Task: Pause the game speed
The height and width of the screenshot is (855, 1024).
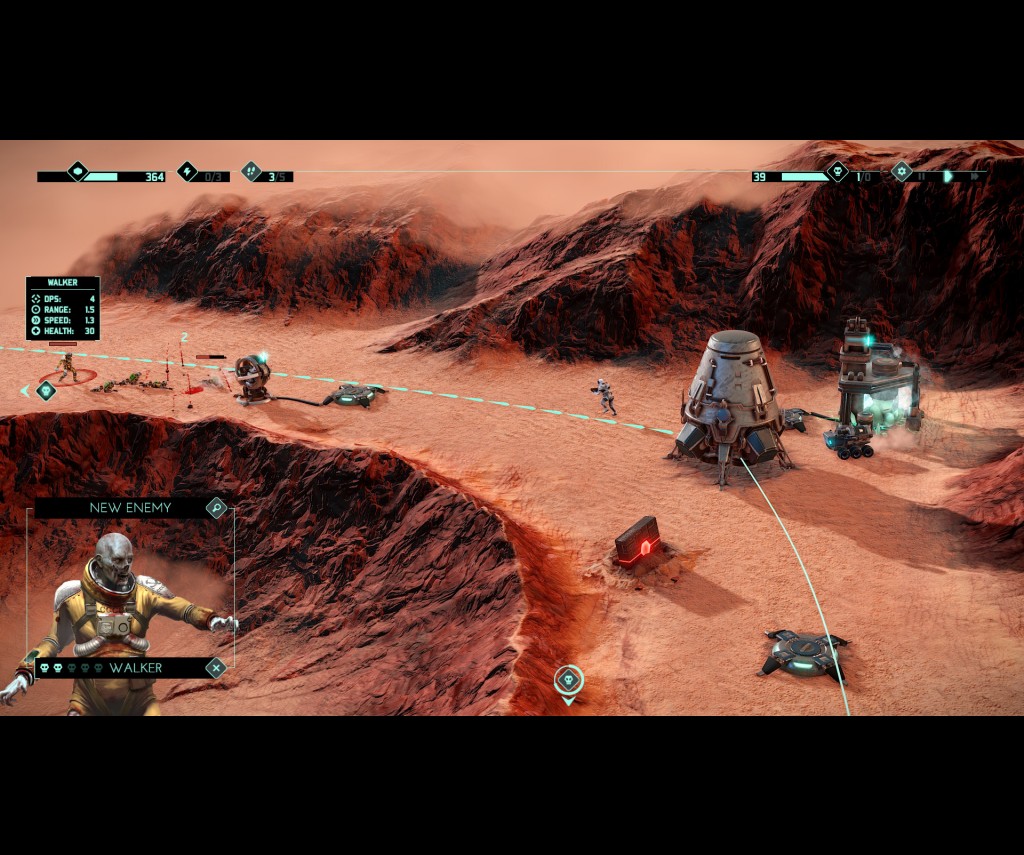Action: pos(922,177)
